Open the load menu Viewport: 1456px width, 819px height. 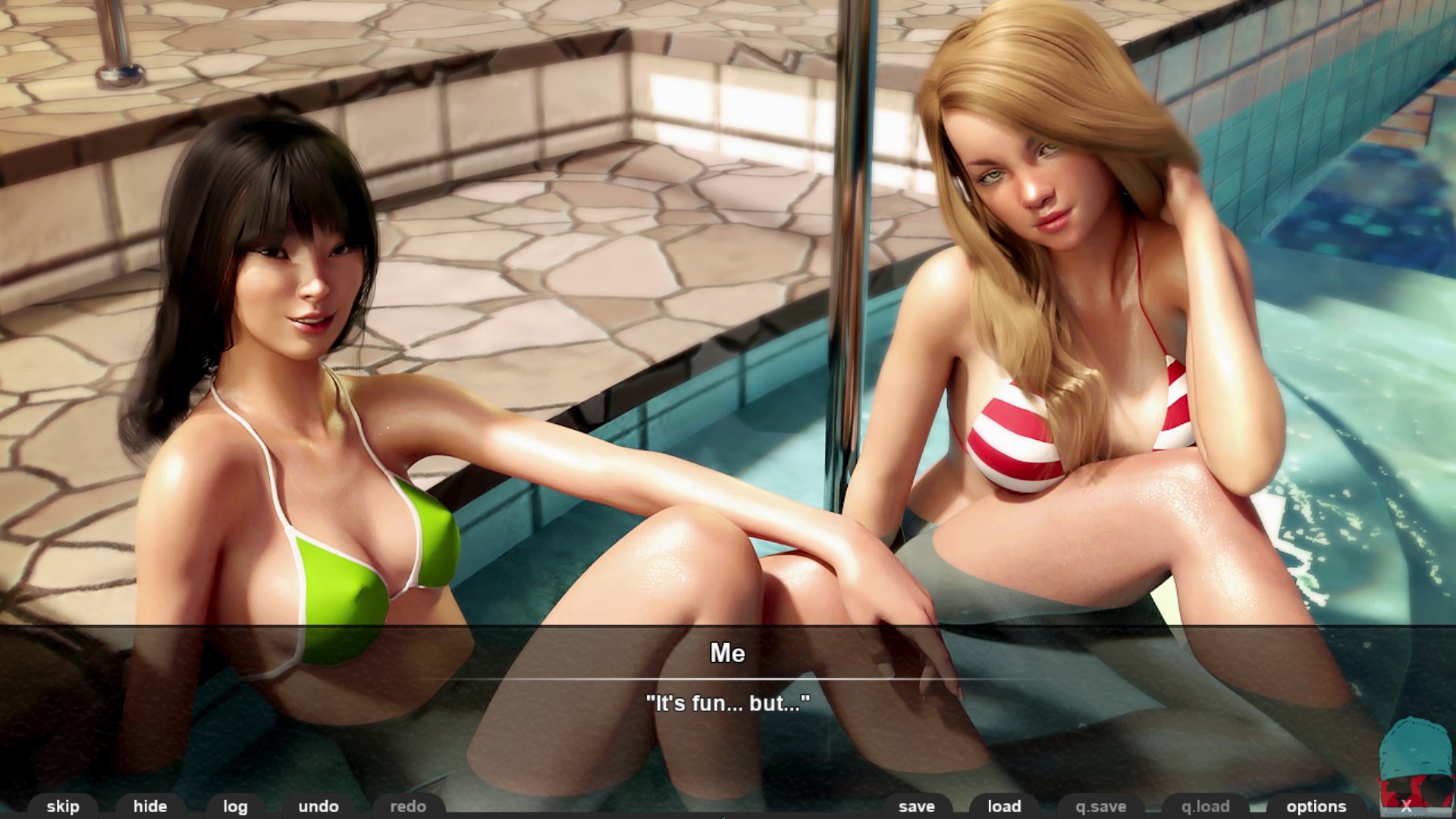click(1004, 806)
